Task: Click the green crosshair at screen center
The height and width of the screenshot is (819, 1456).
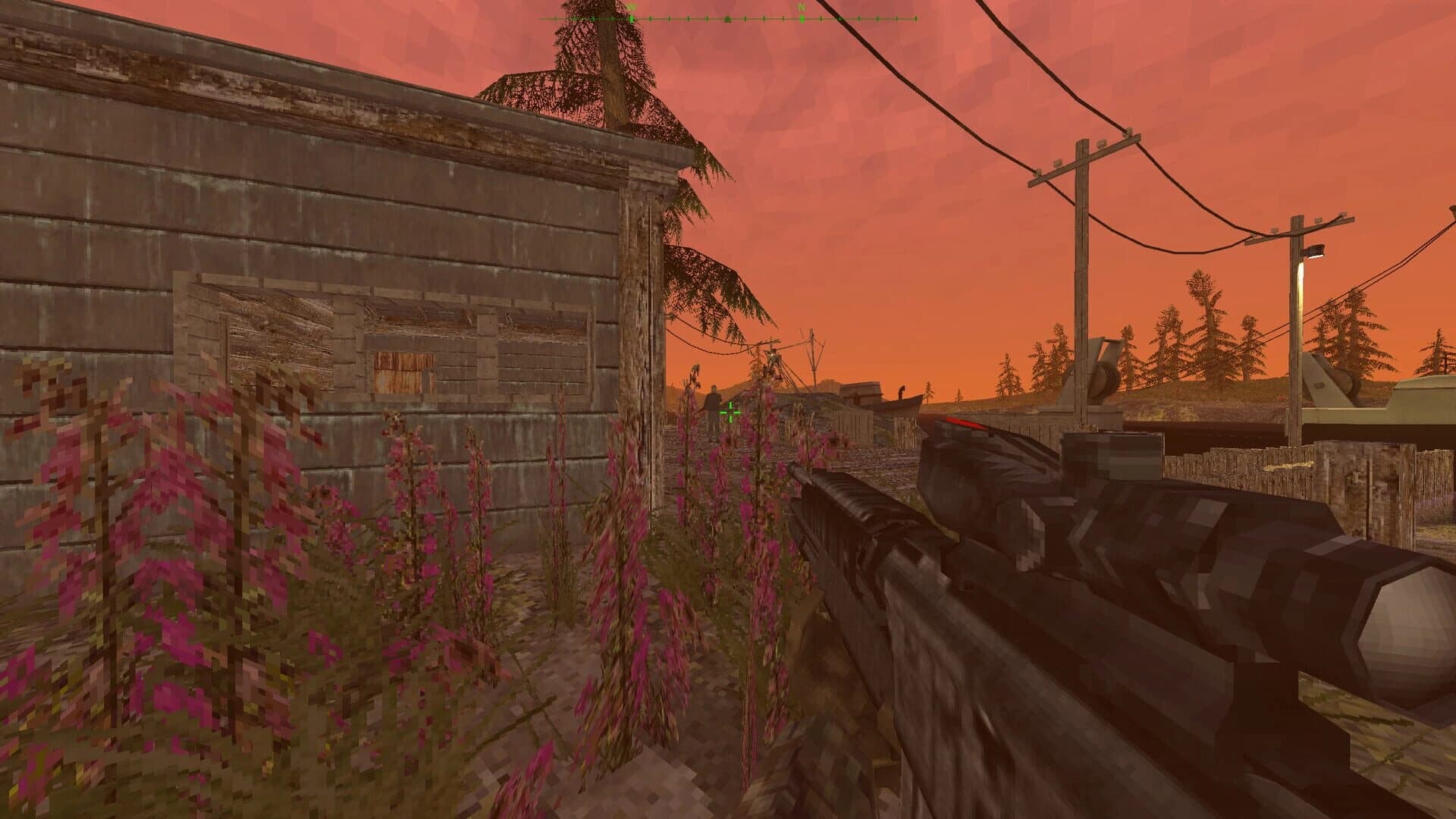Action: (x=730, y=413)
